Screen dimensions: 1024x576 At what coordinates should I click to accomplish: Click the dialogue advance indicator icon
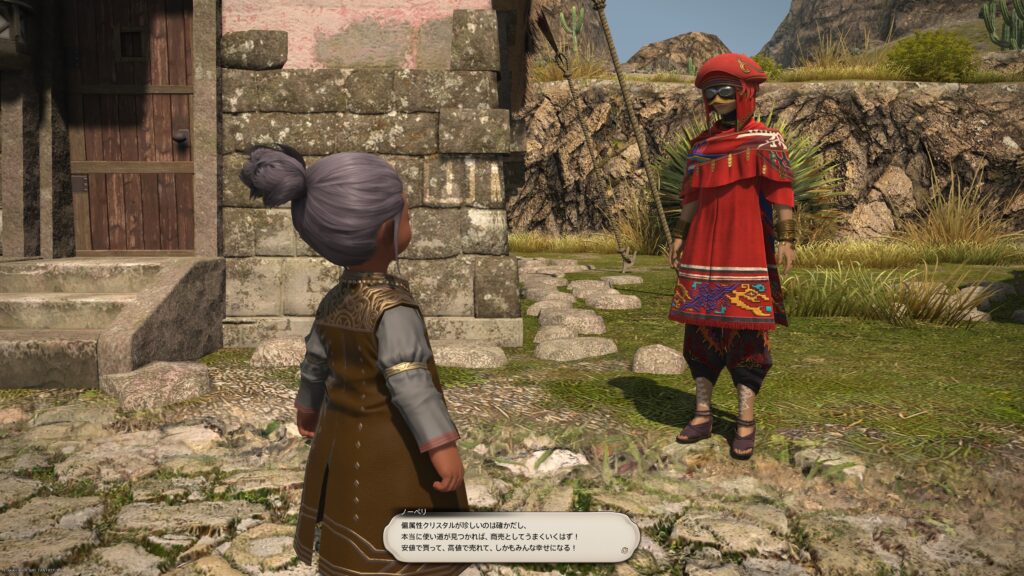click(623, 549)
